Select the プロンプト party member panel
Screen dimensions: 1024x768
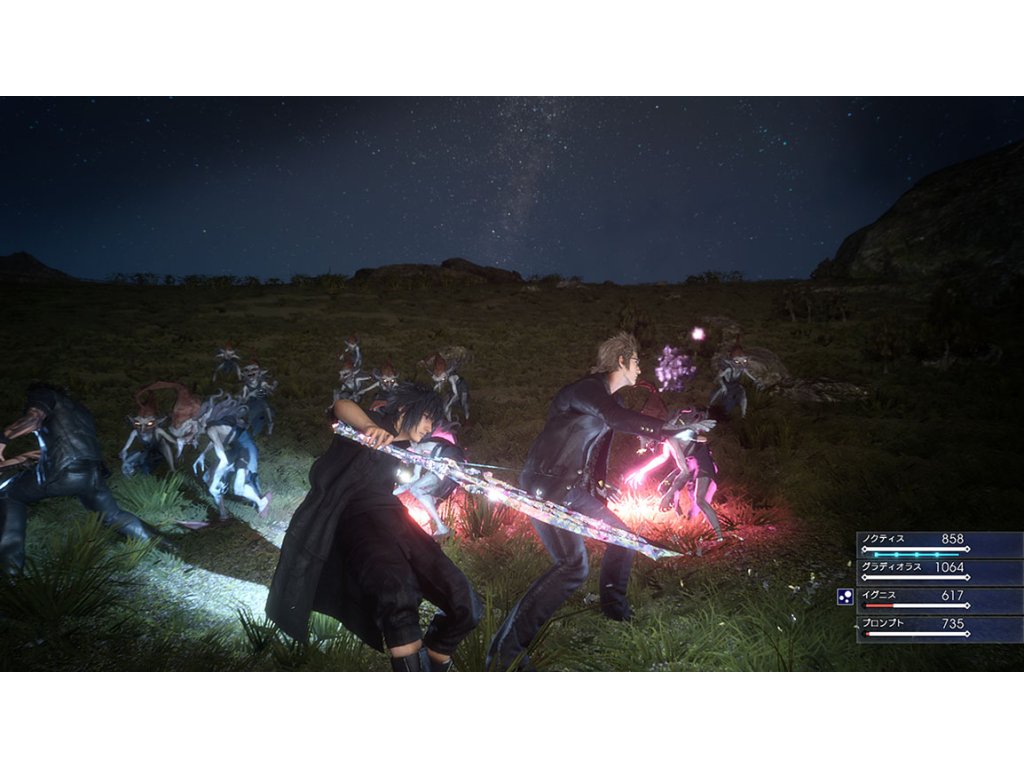938,628
